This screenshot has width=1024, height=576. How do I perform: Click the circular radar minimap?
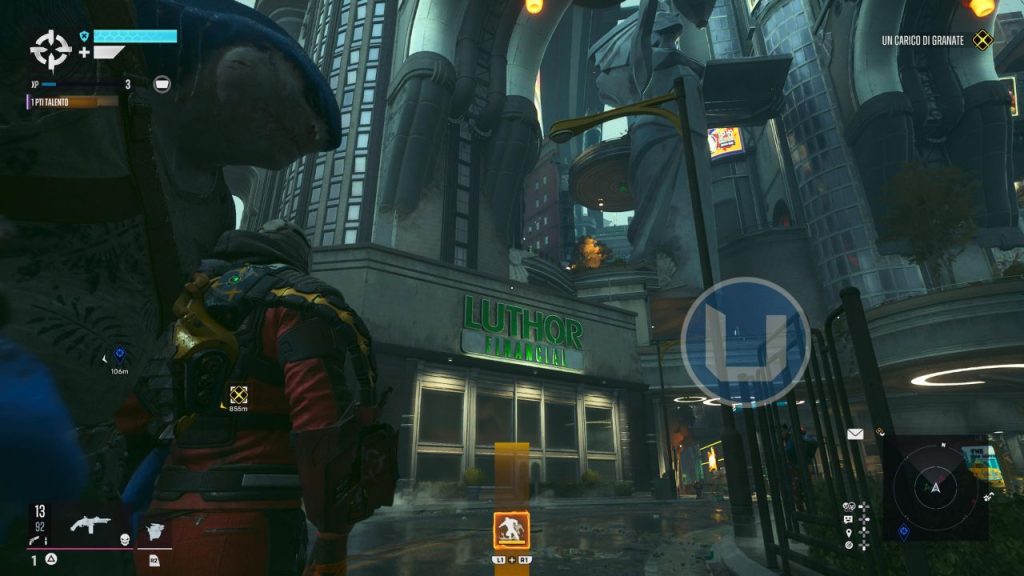(x=935, y=487)
